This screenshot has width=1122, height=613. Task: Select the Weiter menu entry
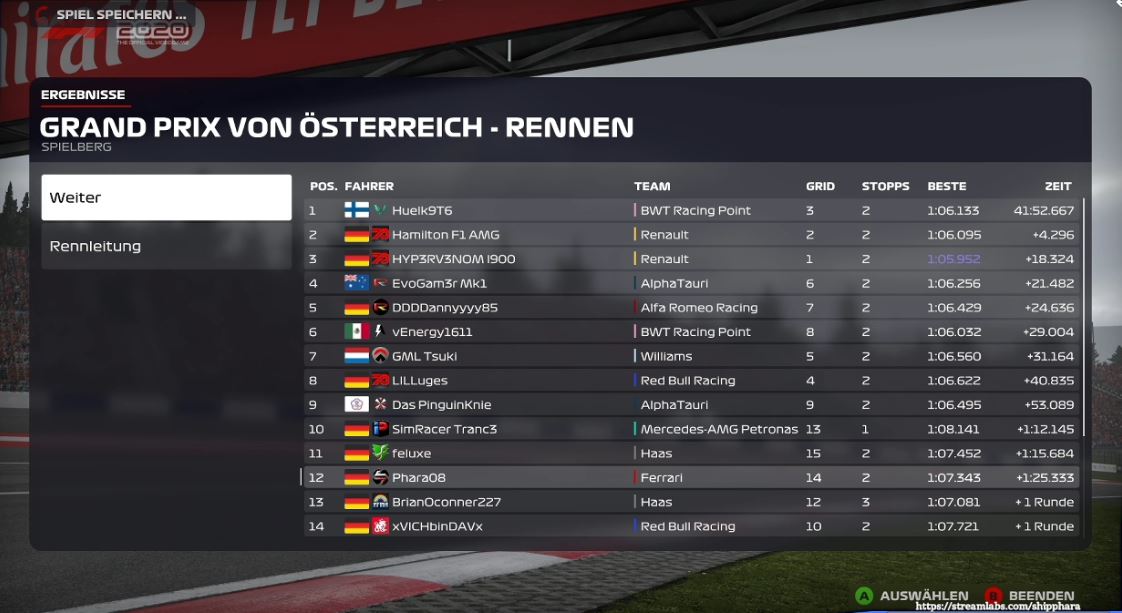pyautogui.click(x=166, y=198)
